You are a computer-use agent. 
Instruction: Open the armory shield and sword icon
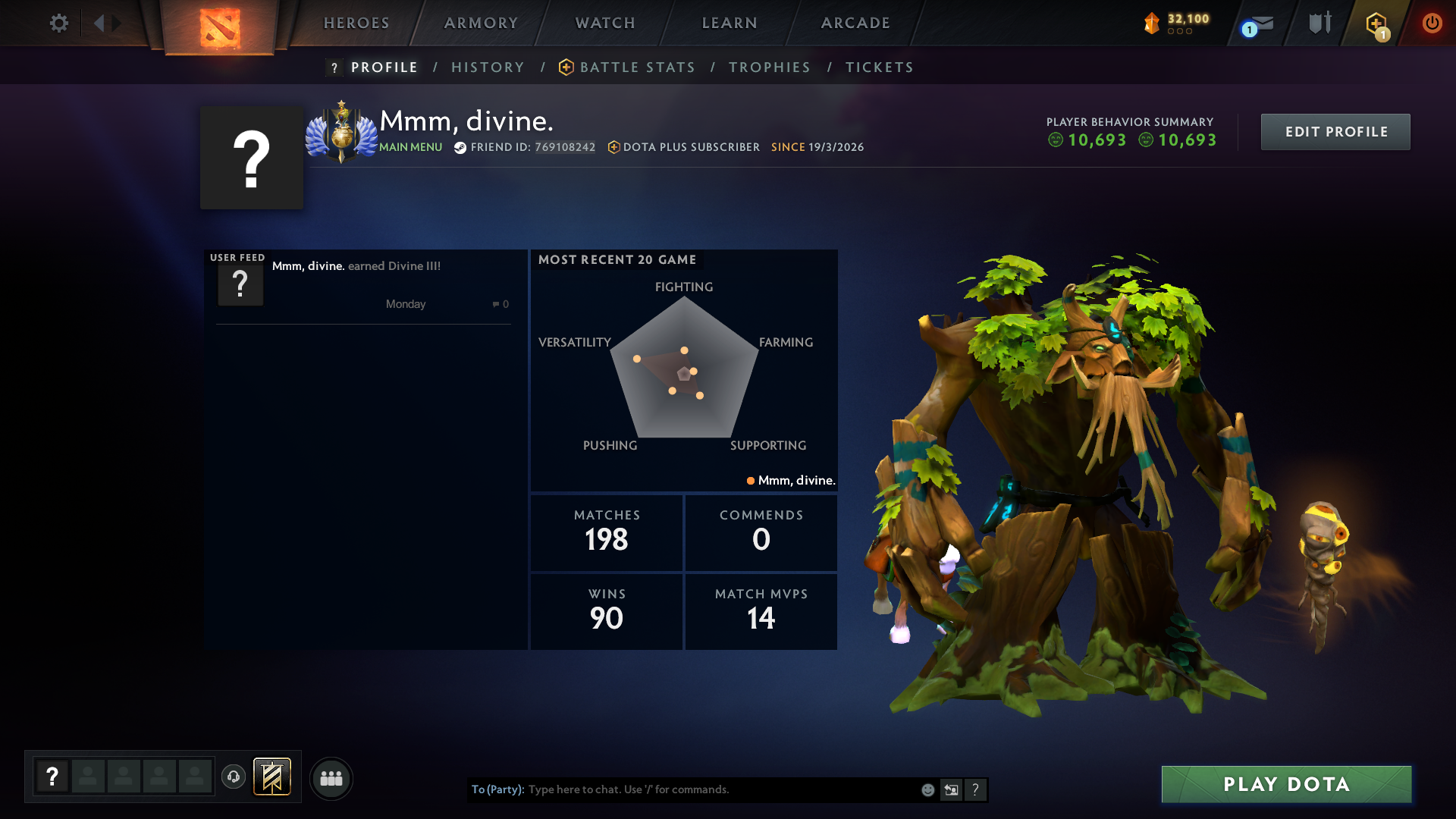click(x=1319, y=23)
